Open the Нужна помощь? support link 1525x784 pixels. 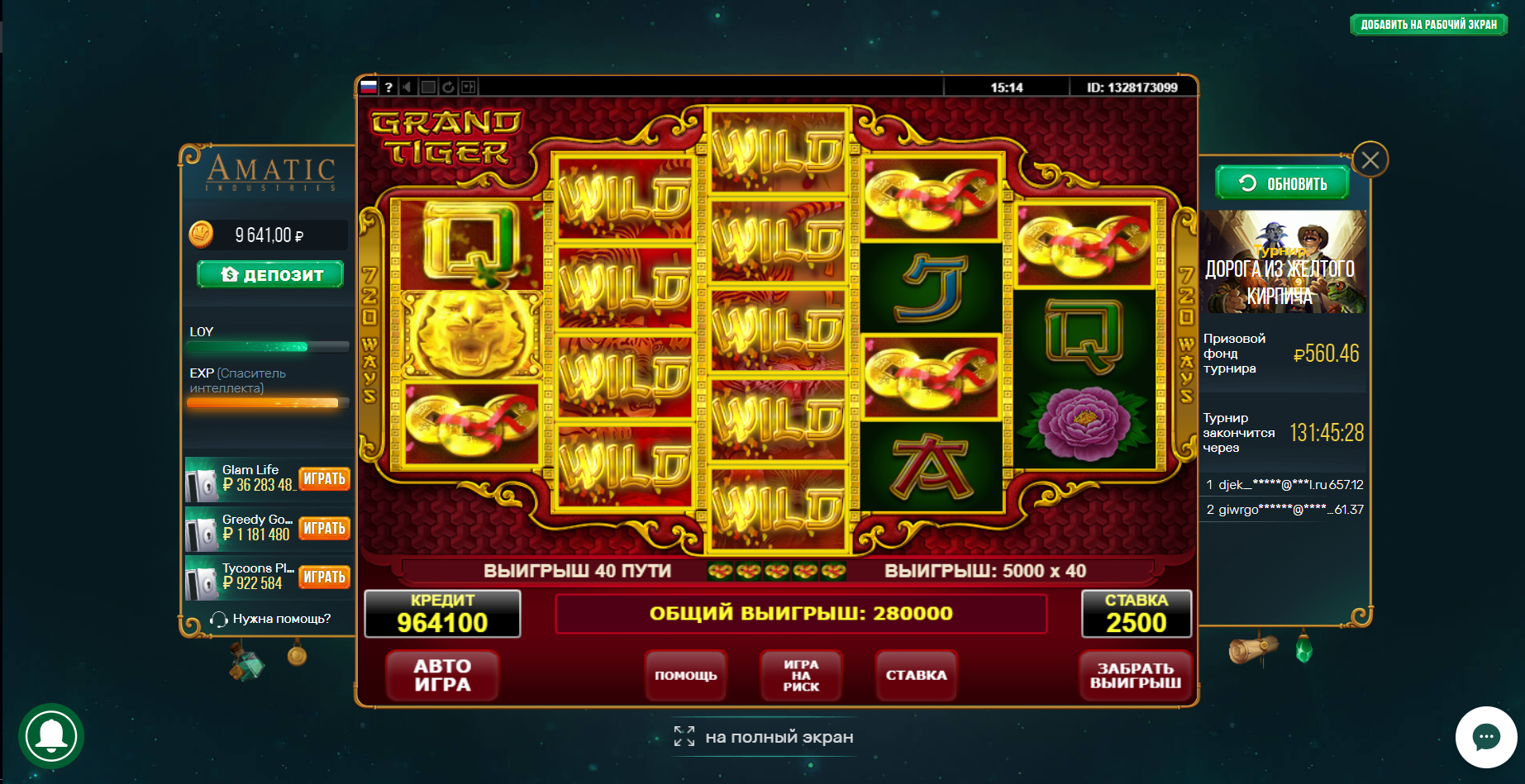271,619
